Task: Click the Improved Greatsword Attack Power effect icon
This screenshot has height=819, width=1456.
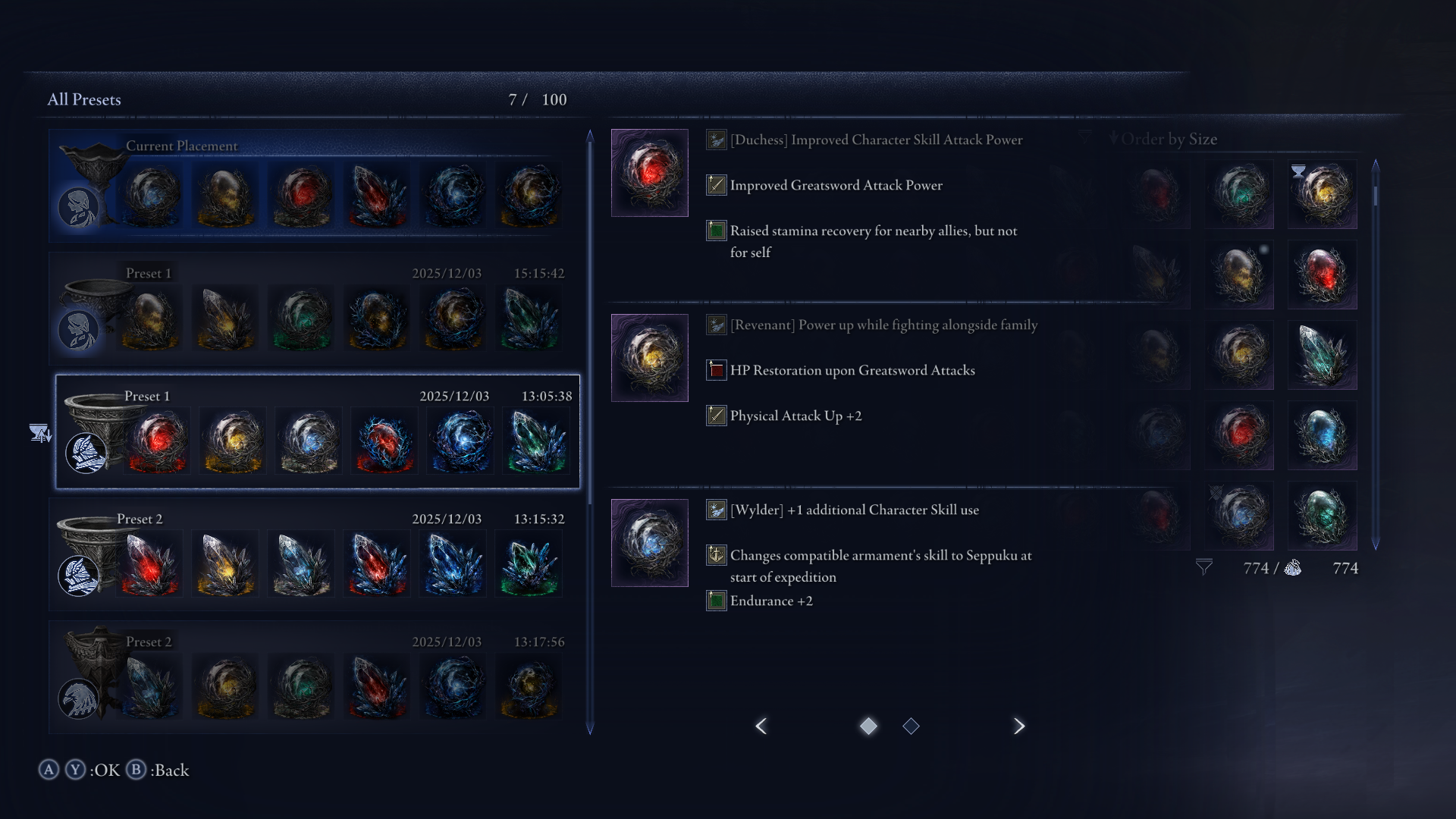Action: [x=715, y=185]
